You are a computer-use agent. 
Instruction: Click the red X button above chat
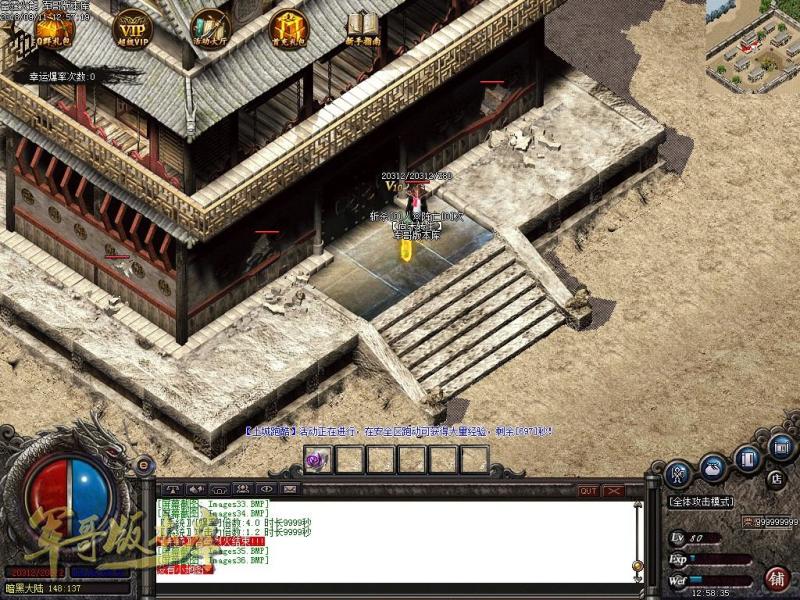(613, 491)
